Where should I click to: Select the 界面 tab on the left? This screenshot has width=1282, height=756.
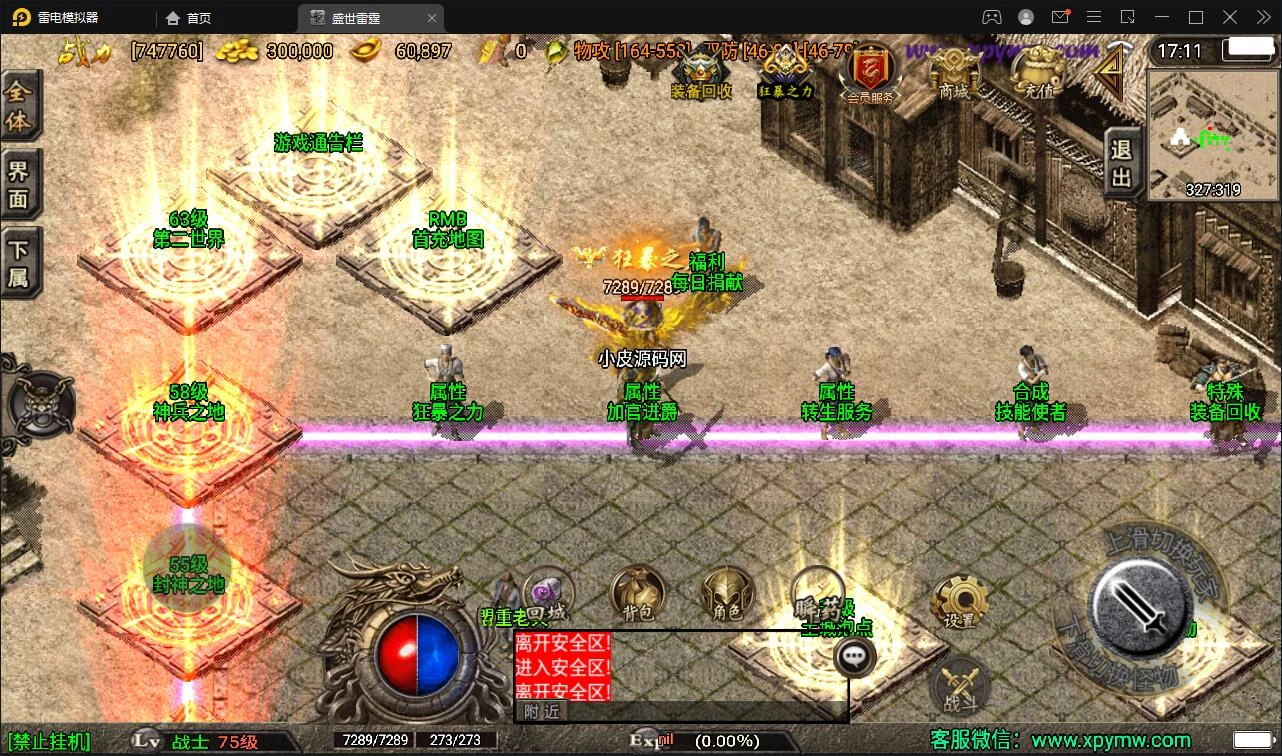click(19, 184)
